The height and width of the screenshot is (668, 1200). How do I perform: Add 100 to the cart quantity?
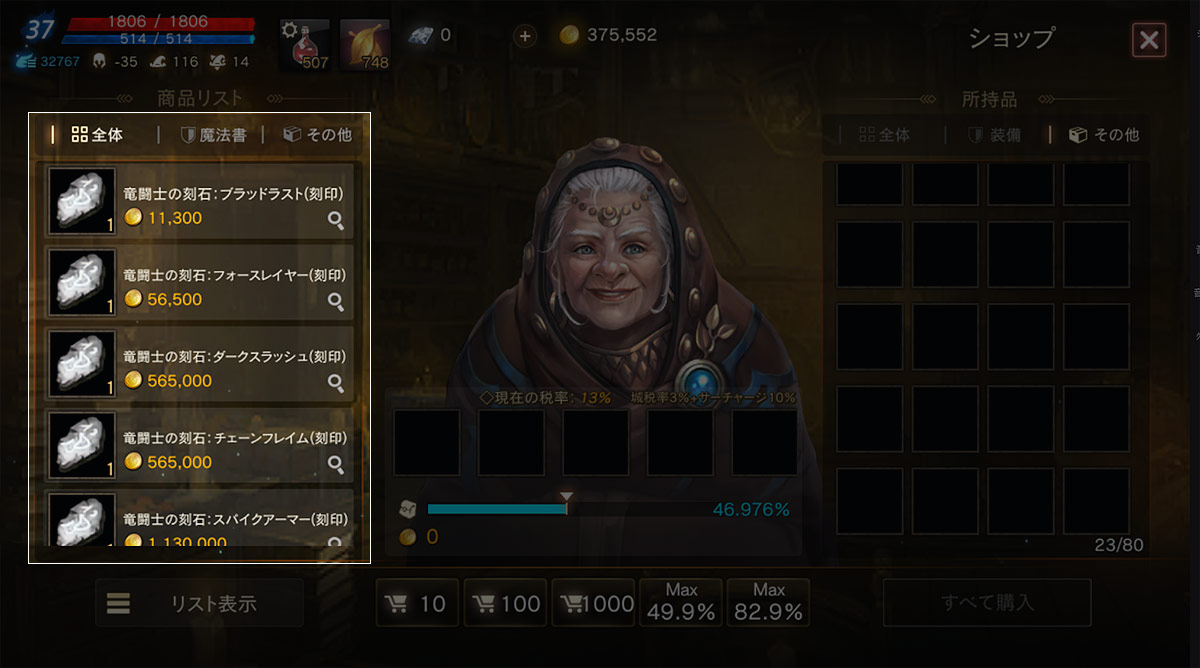tap(505, 603)
